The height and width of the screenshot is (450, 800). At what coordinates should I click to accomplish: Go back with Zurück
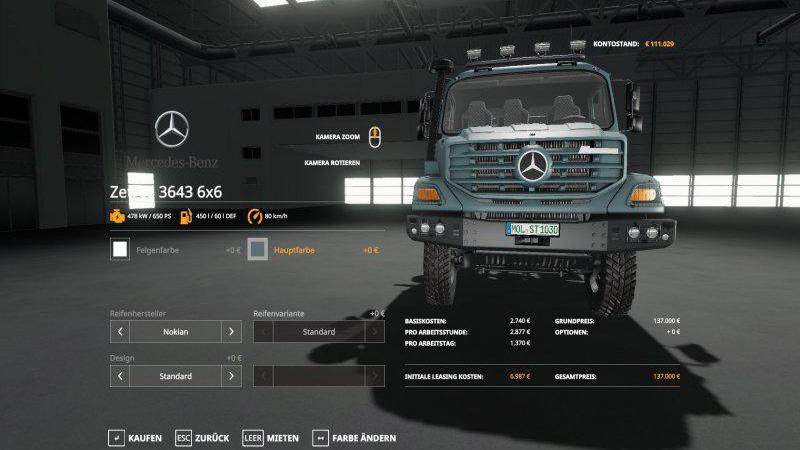[203, 438]
